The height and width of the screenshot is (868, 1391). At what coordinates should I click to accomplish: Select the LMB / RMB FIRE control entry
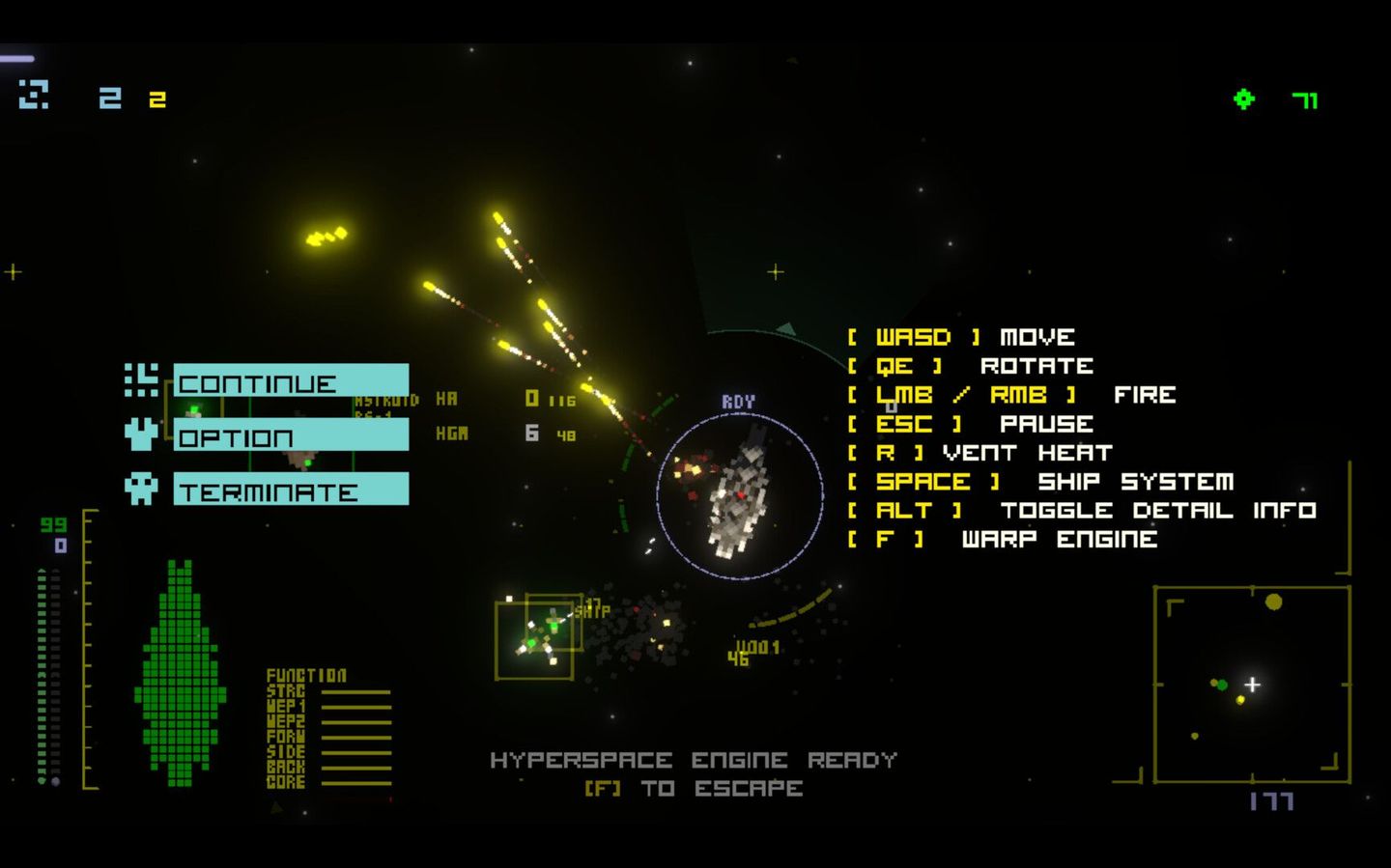1009,394
